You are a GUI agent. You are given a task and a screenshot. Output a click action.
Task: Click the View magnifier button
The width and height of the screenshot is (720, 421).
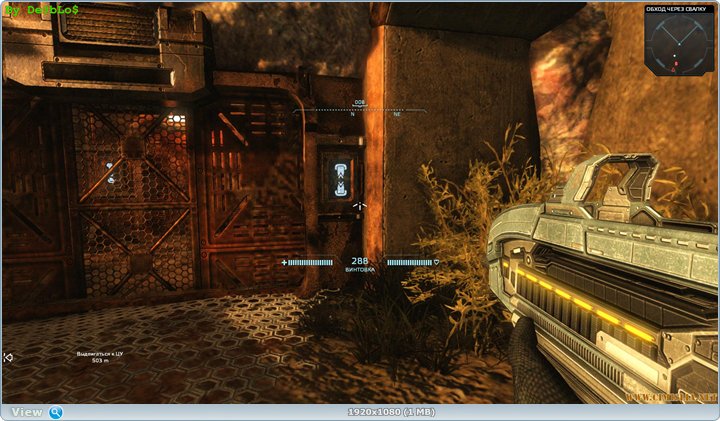pyautogui.click(x=56, y=412)
